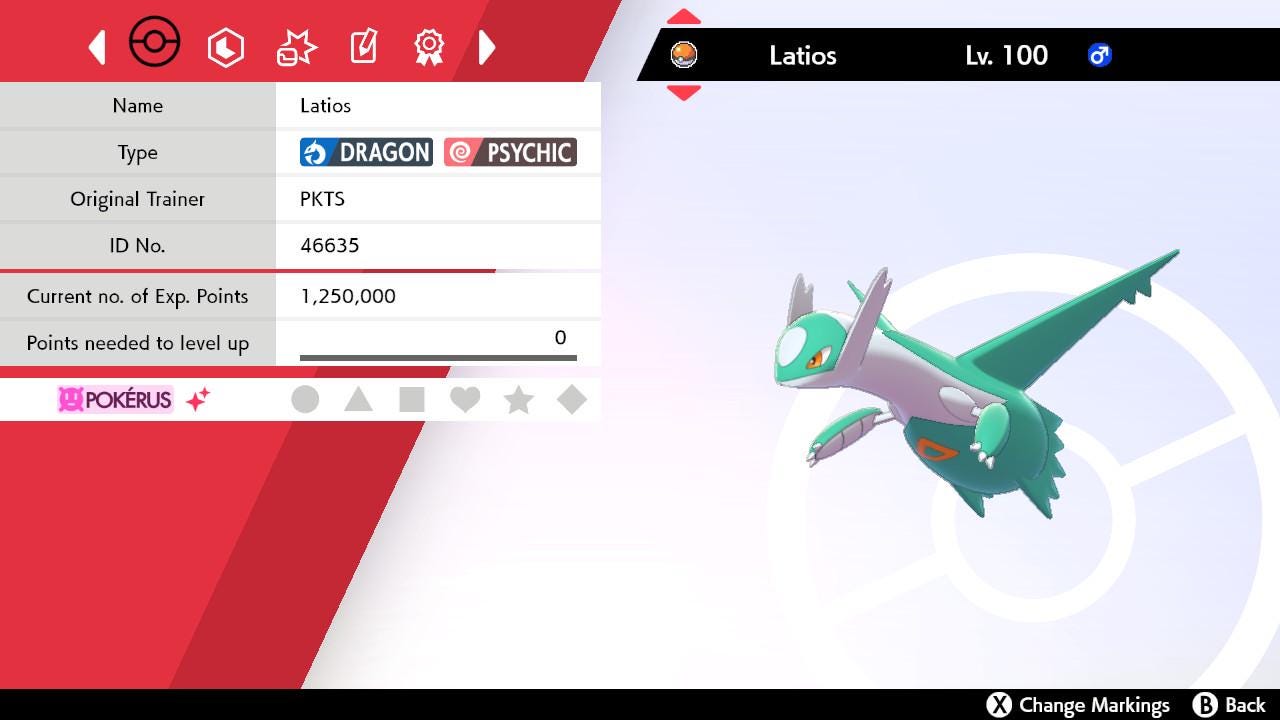Screen dimensions: 1280x720
Task: Open the ribbons tab
Action: point(429,47)
